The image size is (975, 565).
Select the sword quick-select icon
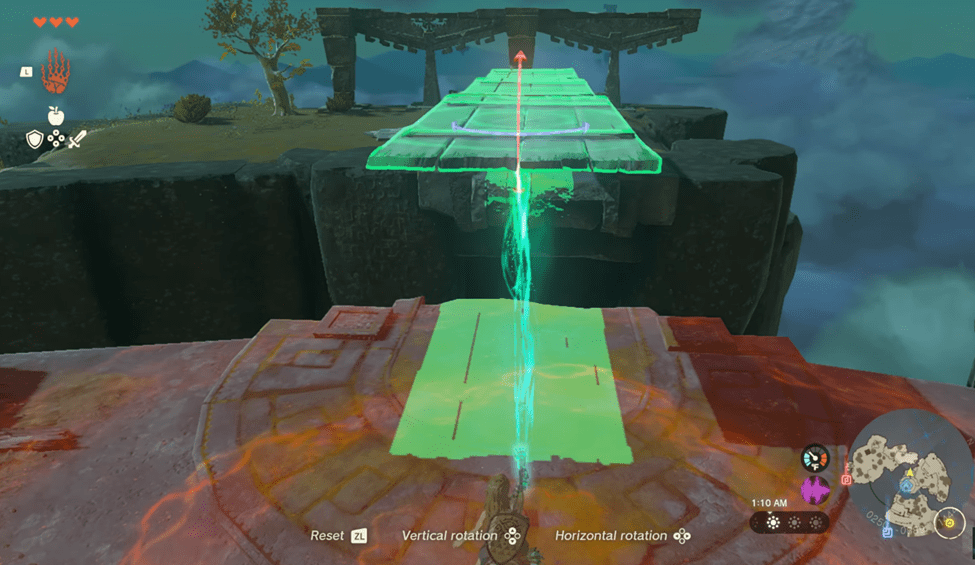pyautogui.click(x=78, y=139)
